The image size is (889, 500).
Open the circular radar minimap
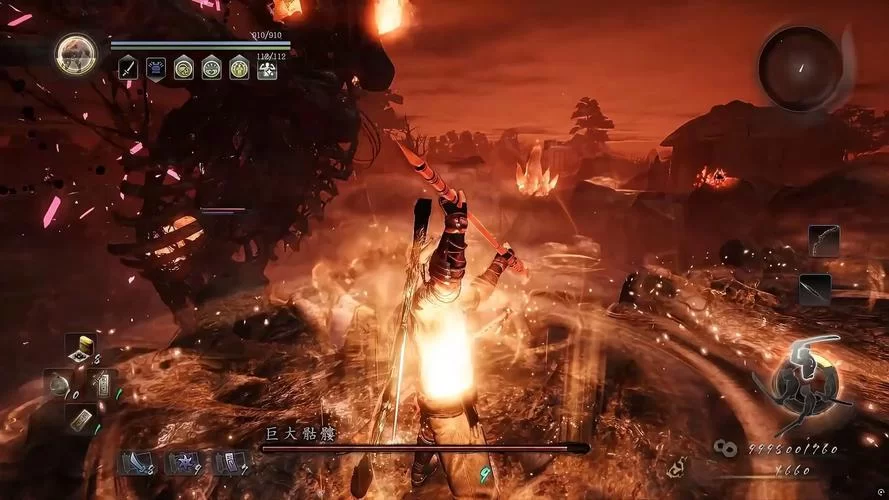[x=800, y=68]
